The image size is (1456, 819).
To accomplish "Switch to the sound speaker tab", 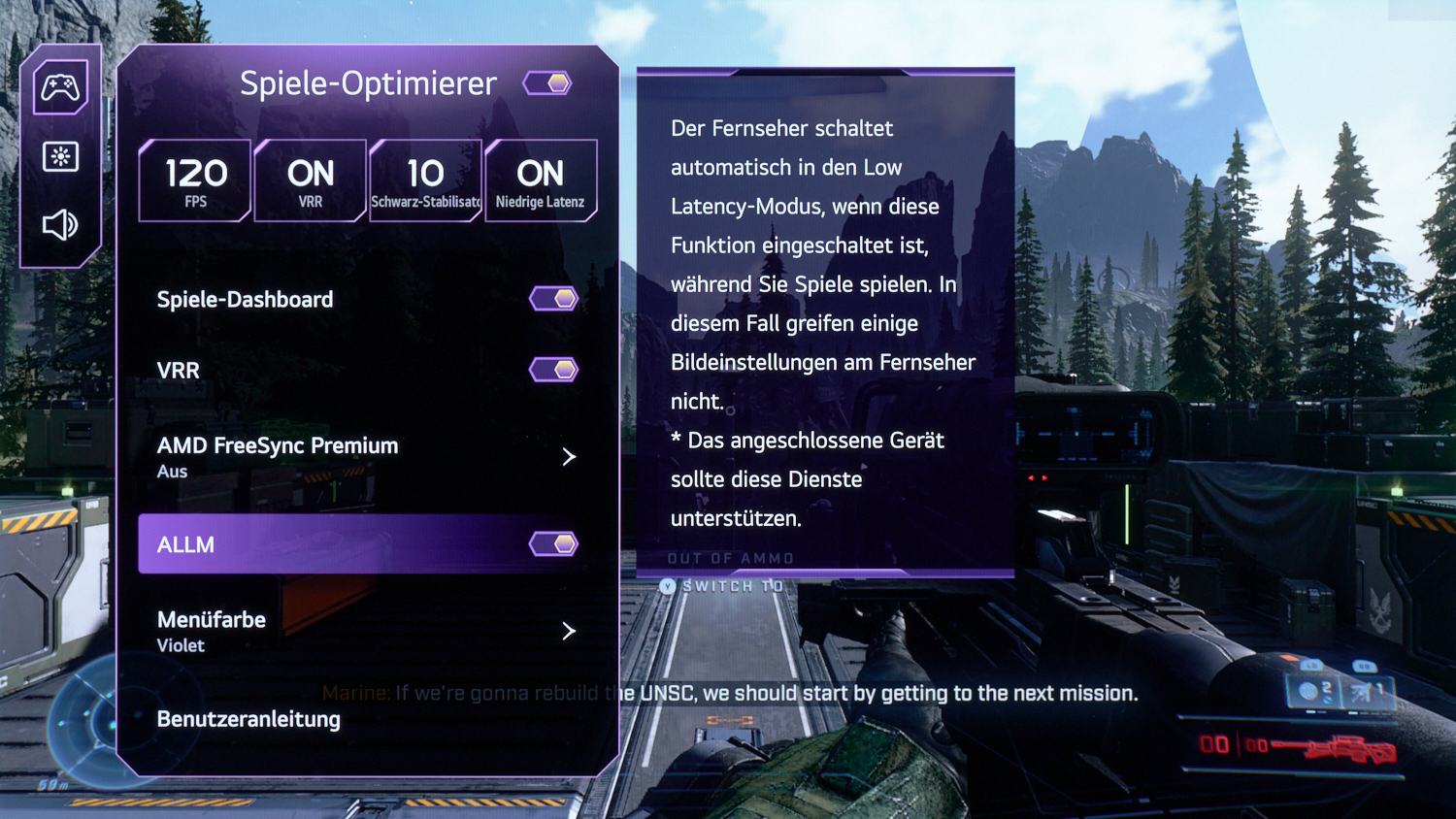I will [60, 225].
